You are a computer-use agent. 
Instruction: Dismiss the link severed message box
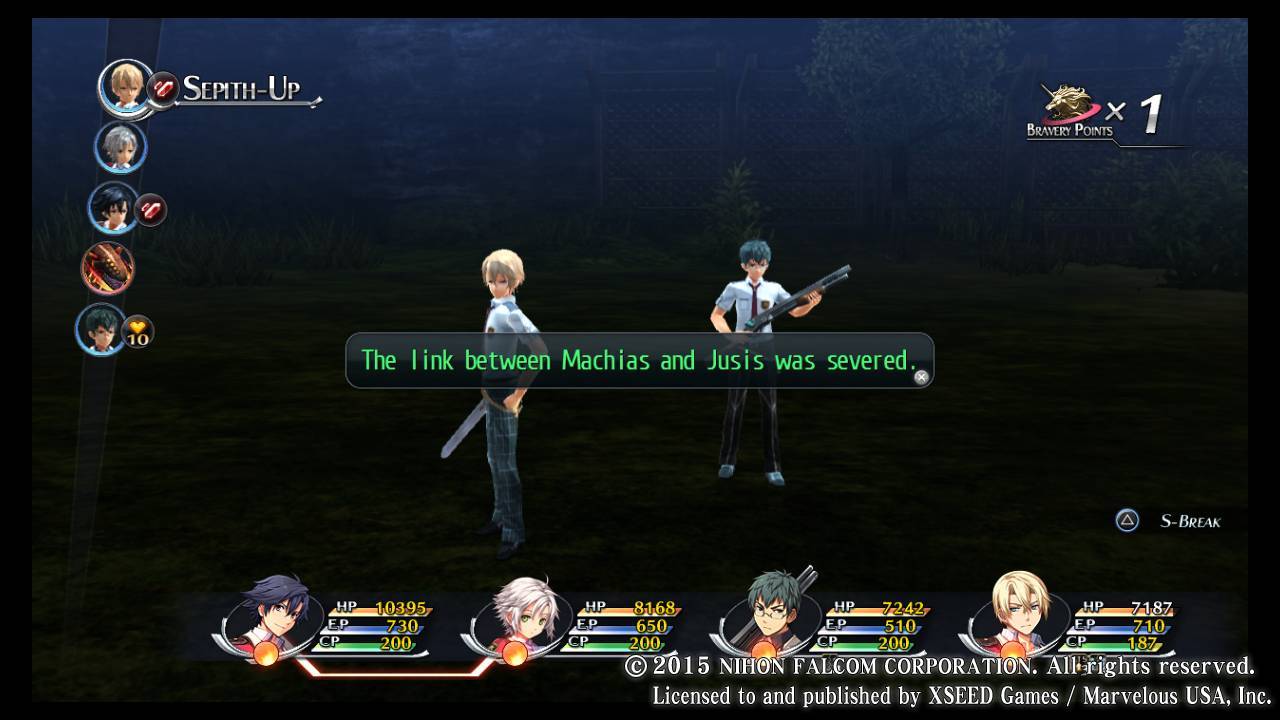point(921,377)
